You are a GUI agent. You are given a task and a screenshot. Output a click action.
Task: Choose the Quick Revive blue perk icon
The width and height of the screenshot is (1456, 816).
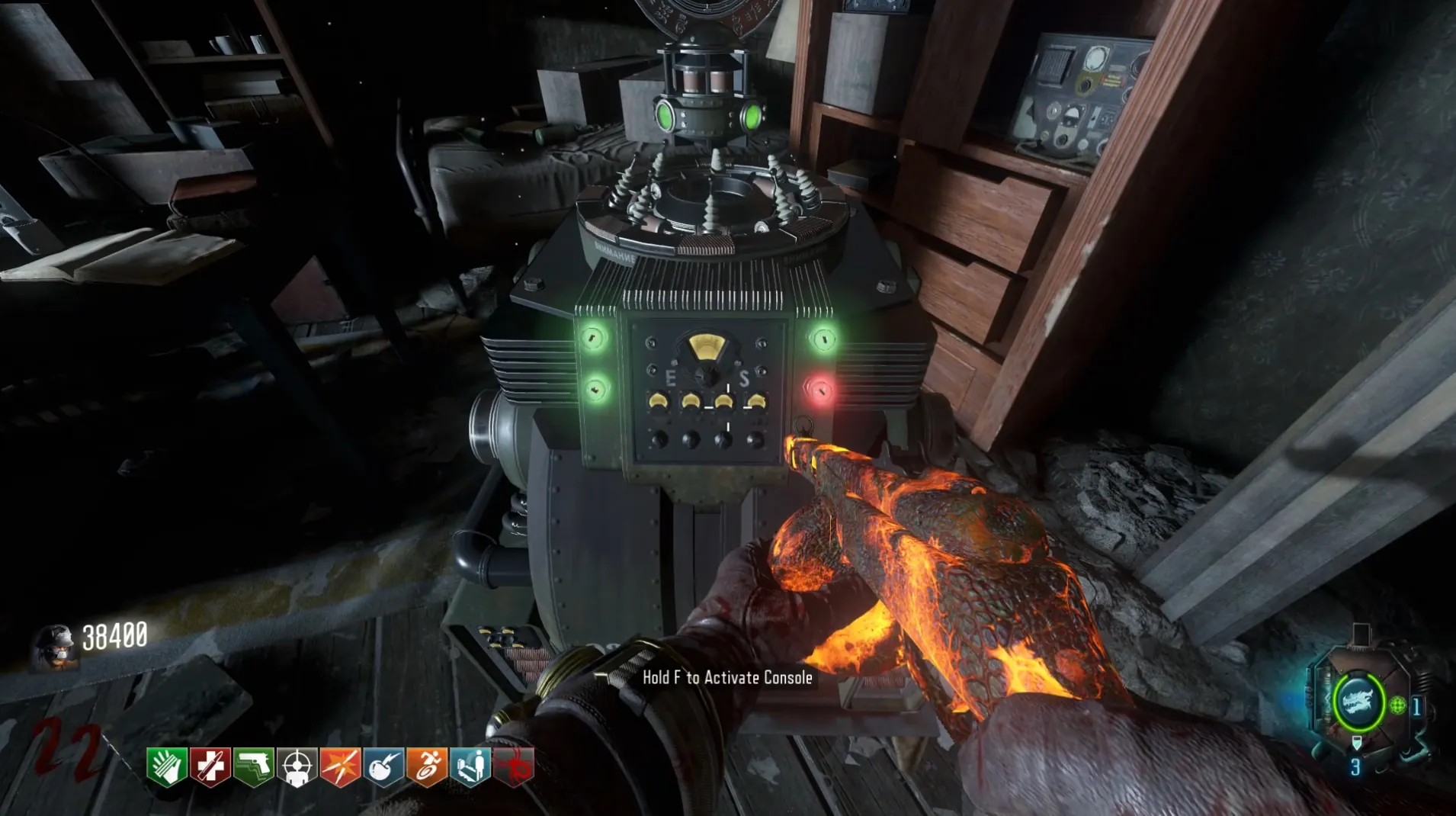(x=470, y=766)
